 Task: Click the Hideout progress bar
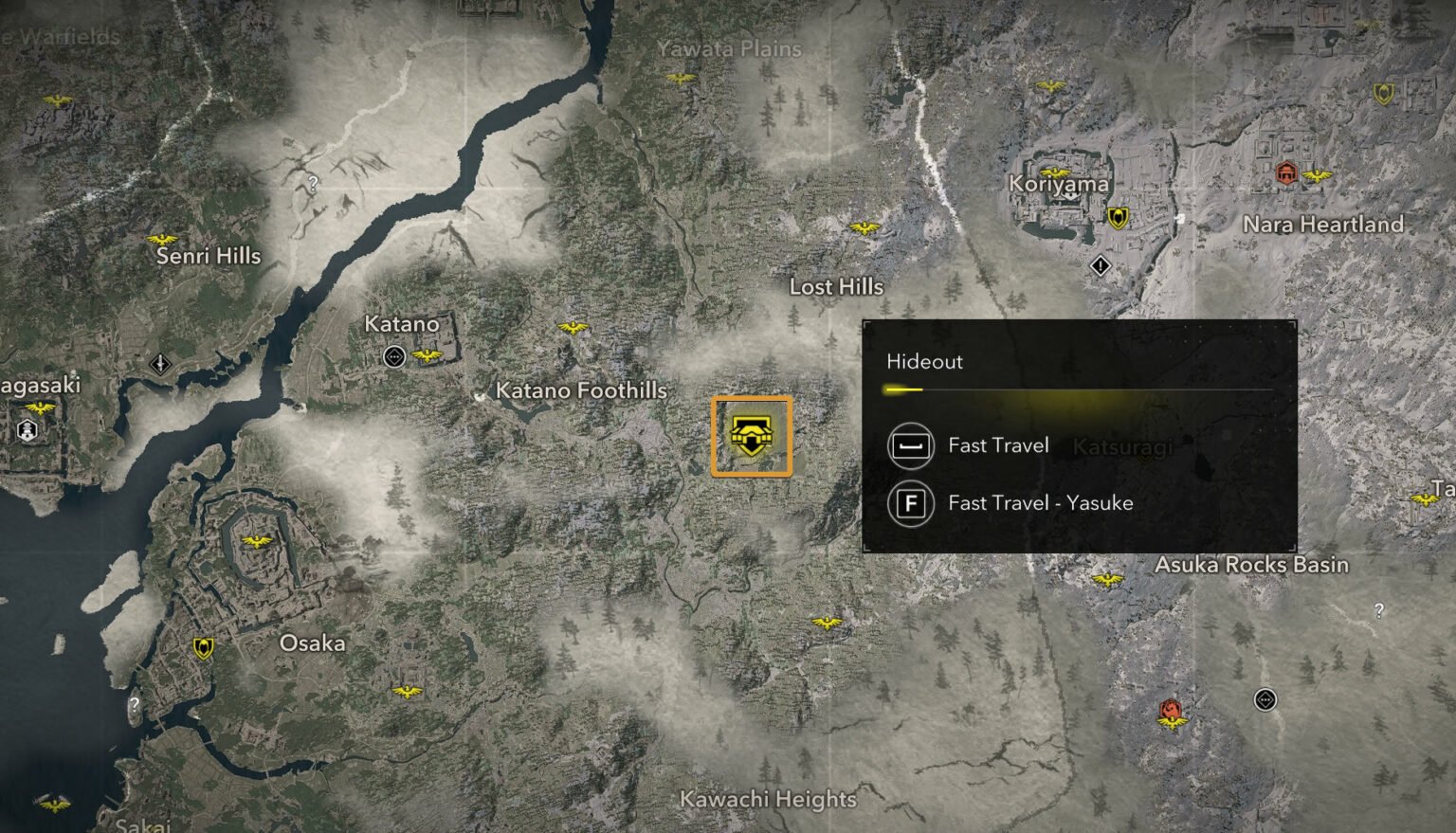click(x=1081, y=388)
